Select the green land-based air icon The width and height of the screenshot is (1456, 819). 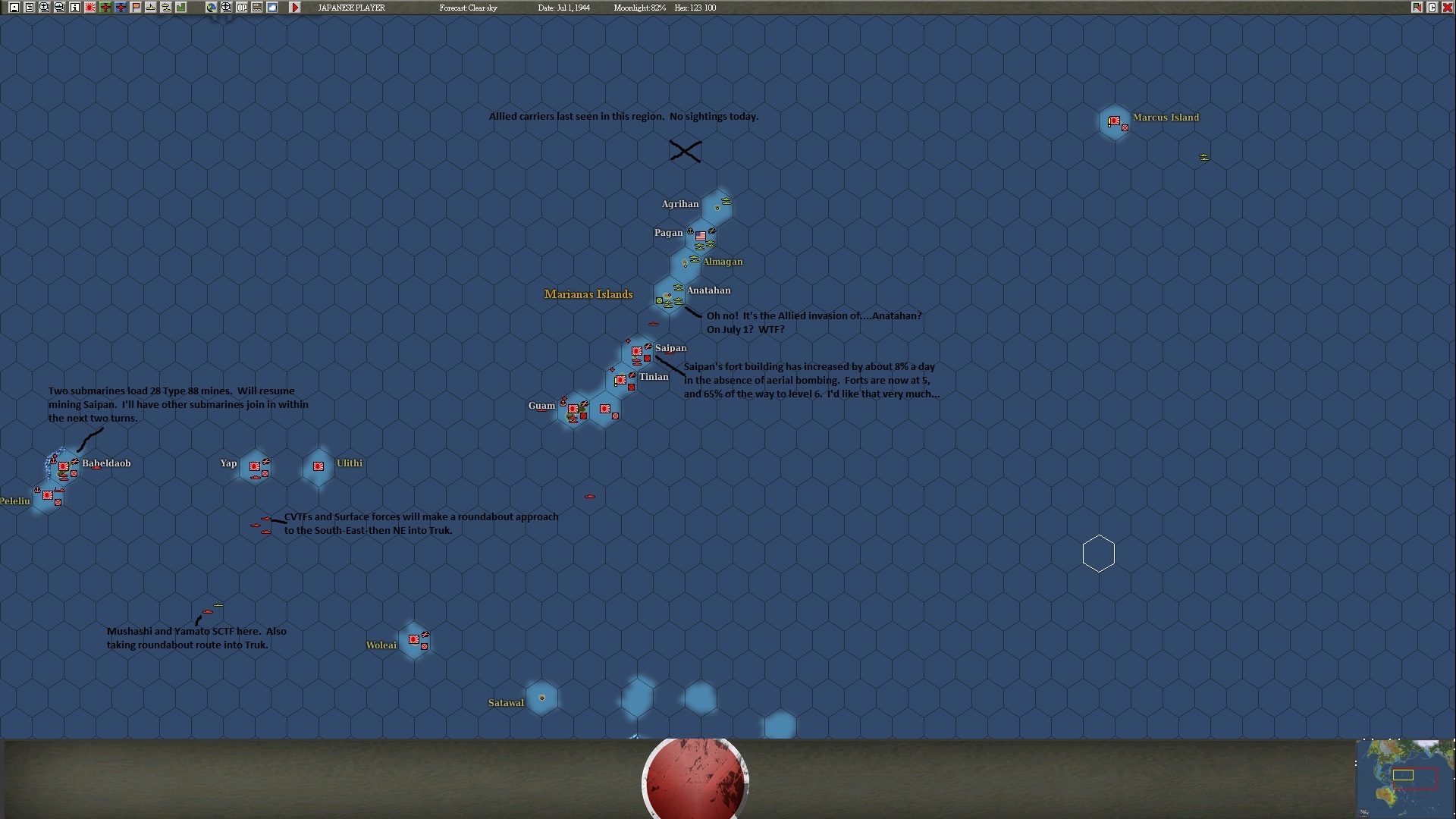point(105,8)
